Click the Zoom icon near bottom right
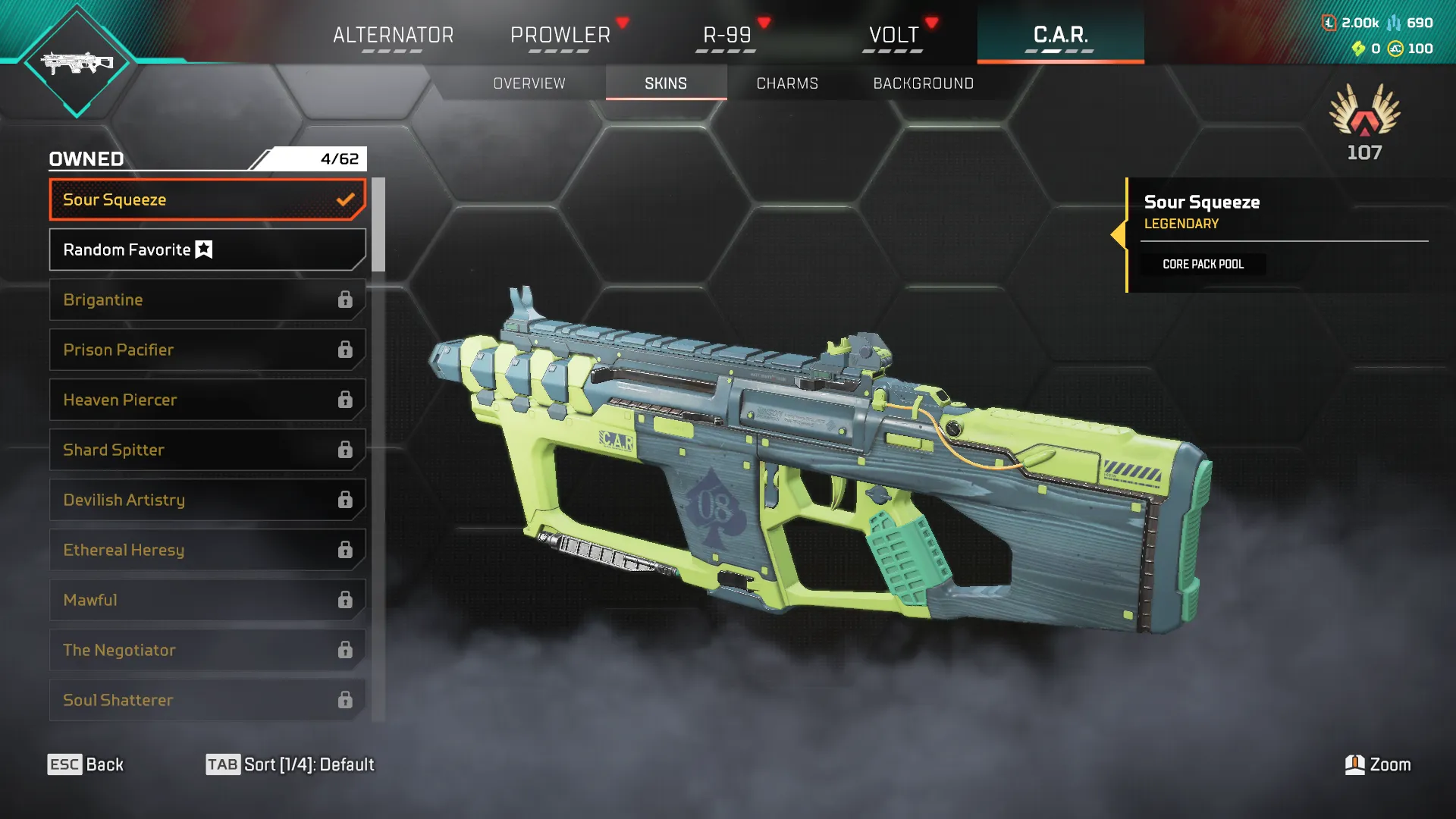This screenshot has width=1456, height=819. point(1356,764)
